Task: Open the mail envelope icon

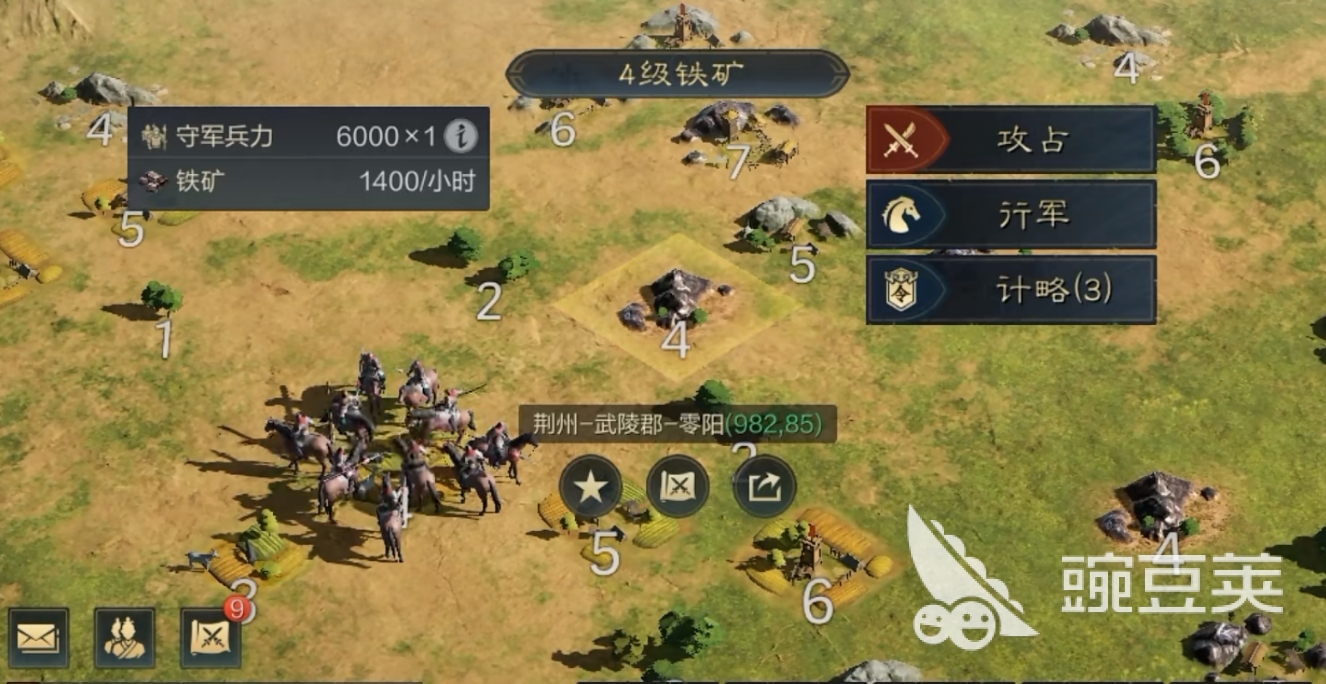Action: tap(39, 638)
